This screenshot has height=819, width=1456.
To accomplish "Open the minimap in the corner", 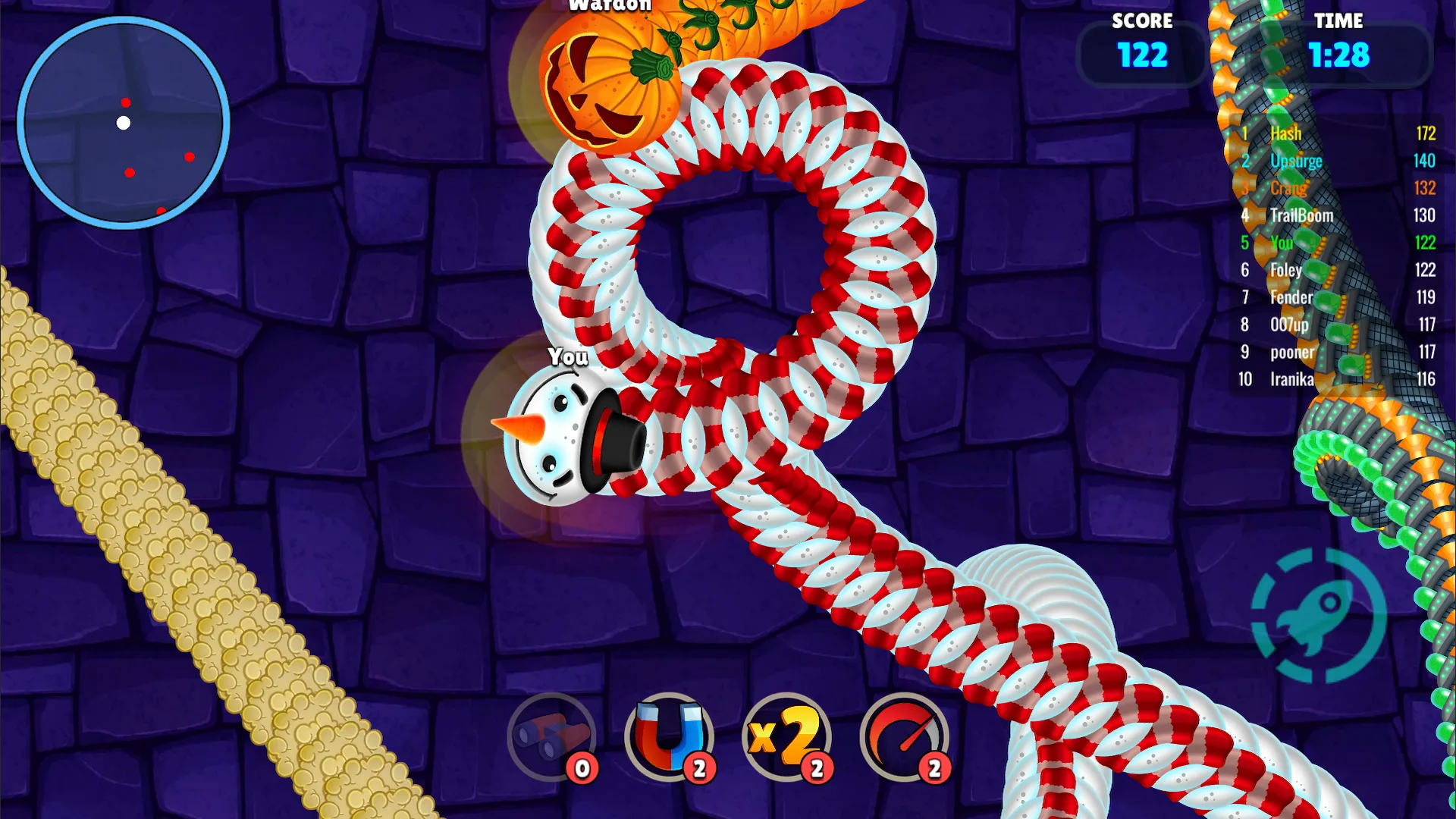I will [125, 124].
